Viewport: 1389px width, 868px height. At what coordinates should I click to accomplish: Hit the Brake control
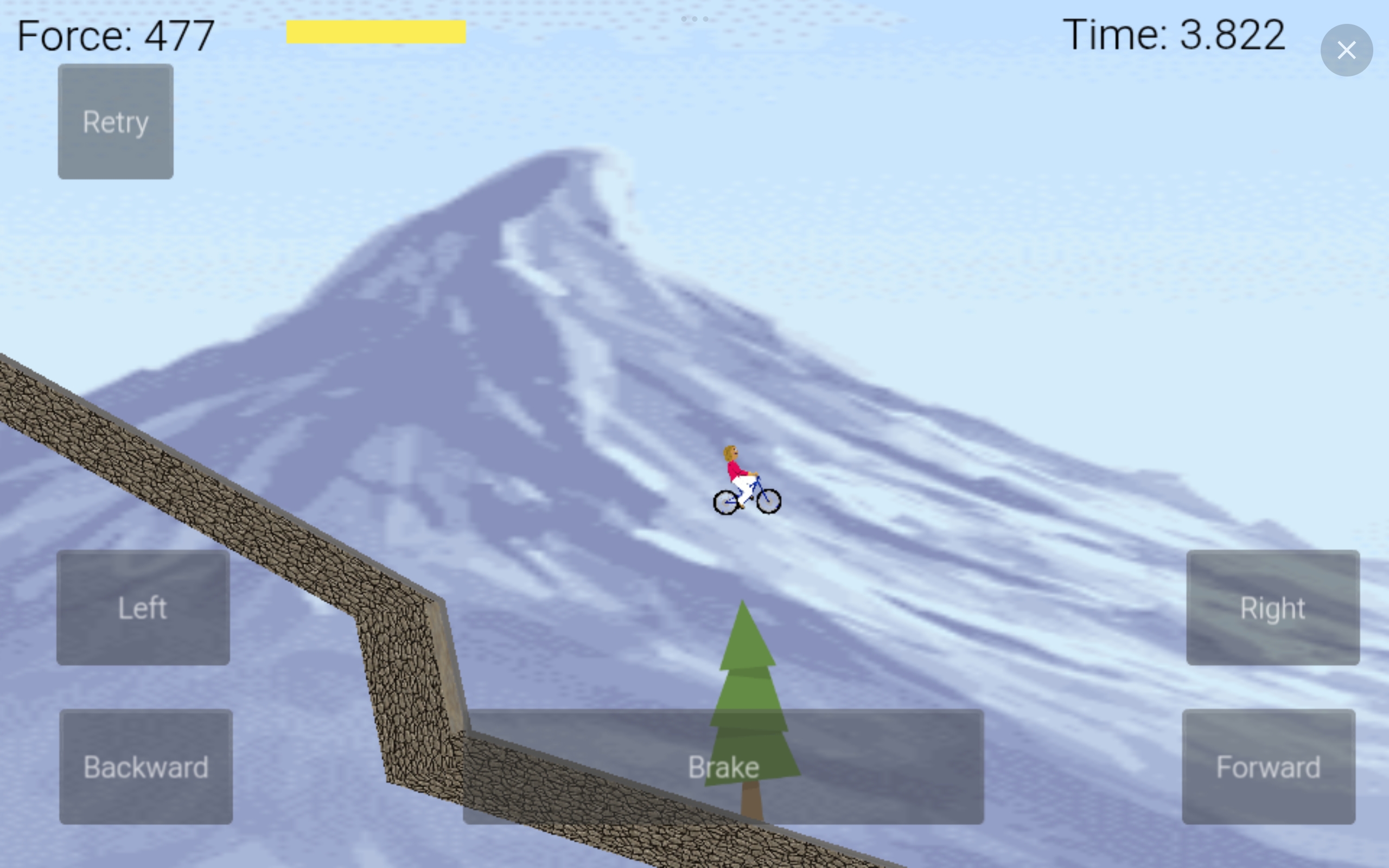723,768
